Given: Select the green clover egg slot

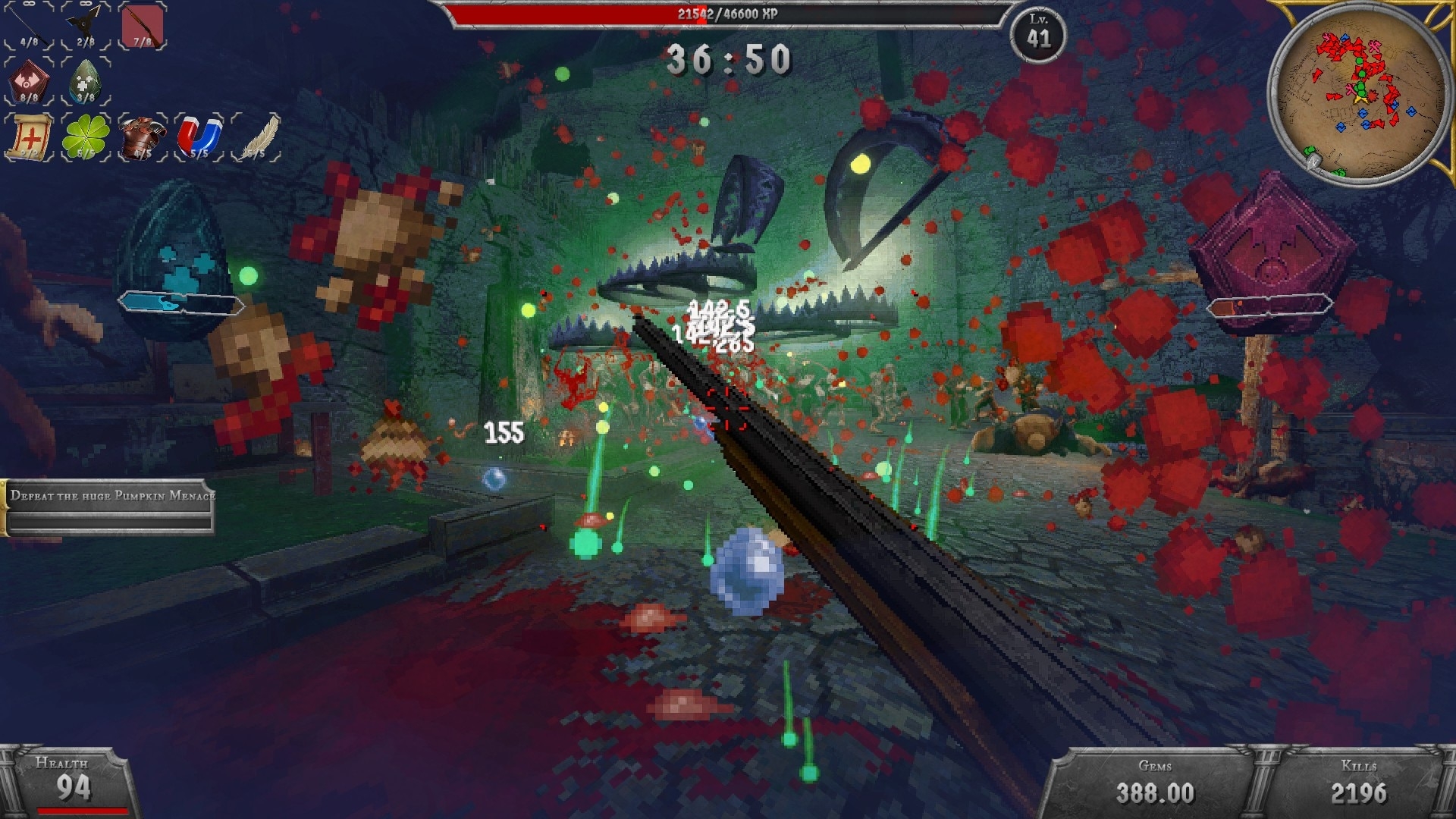Looking at the screenshot, I should (86, 81).
